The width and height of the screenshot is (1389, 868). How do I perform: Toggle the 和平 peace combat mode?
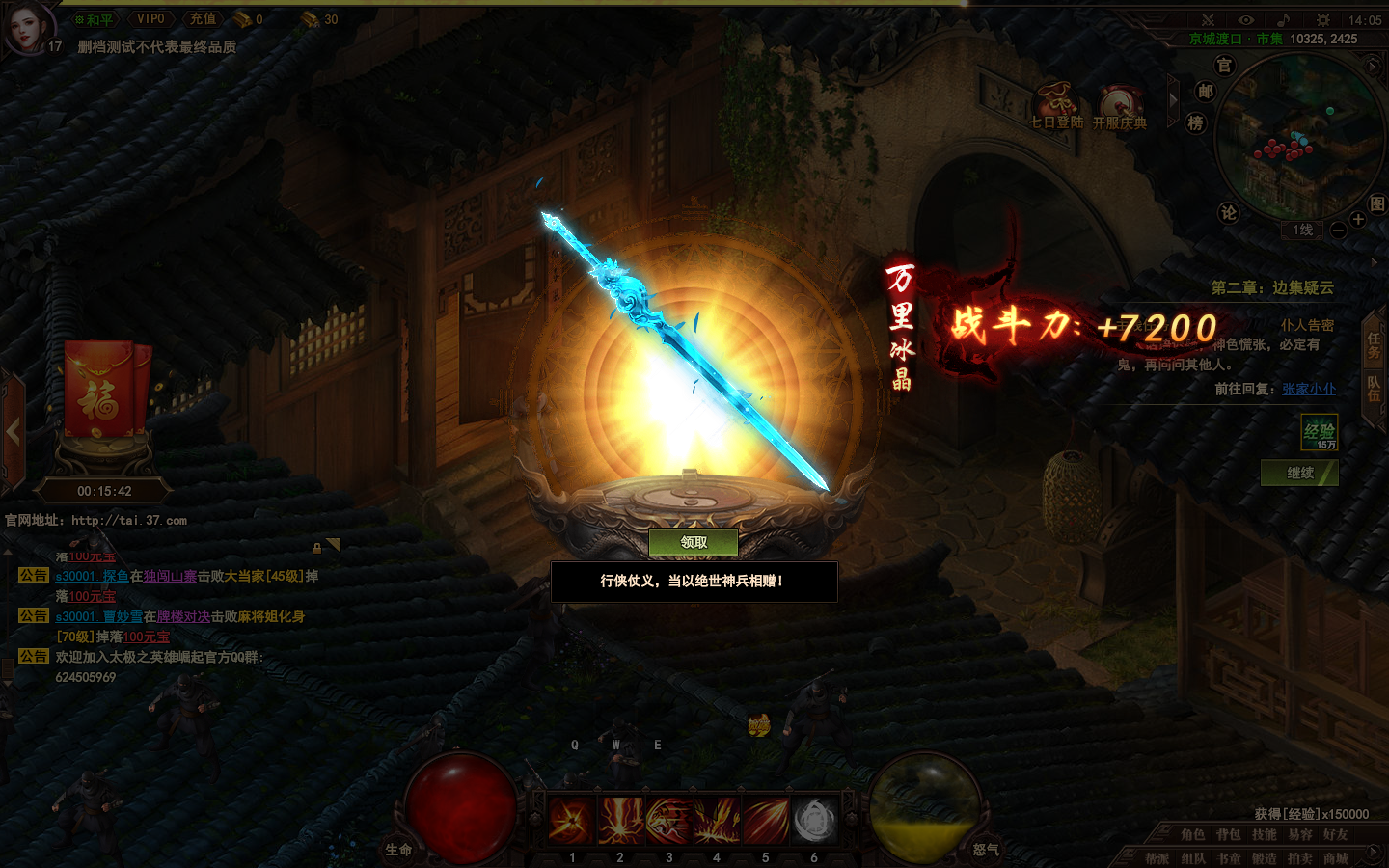coord(95,19)
